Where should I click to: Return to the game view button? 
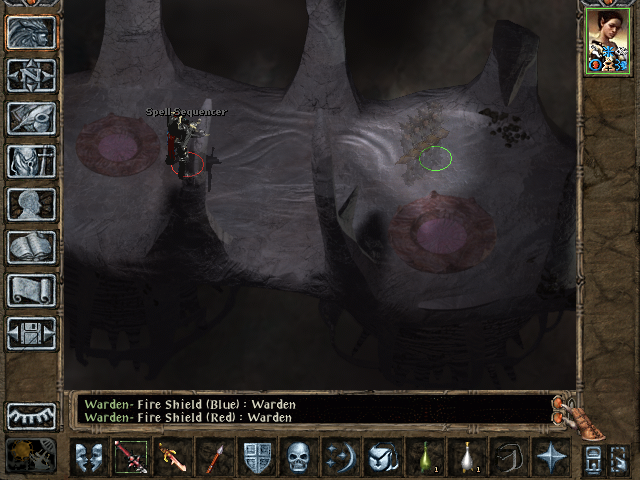tap(31, 32)
